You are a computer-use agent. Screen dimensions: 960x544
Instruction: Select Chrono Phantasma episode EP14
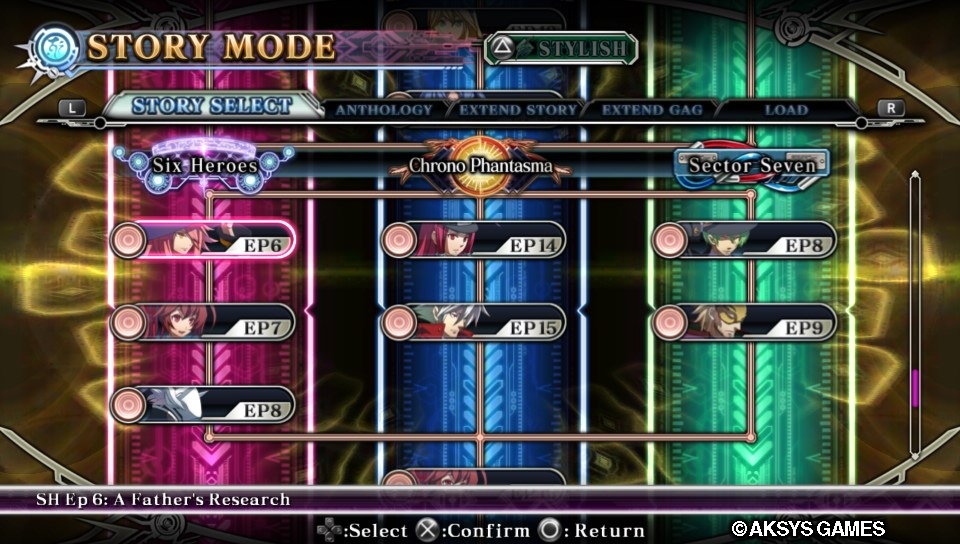point(474,241)
